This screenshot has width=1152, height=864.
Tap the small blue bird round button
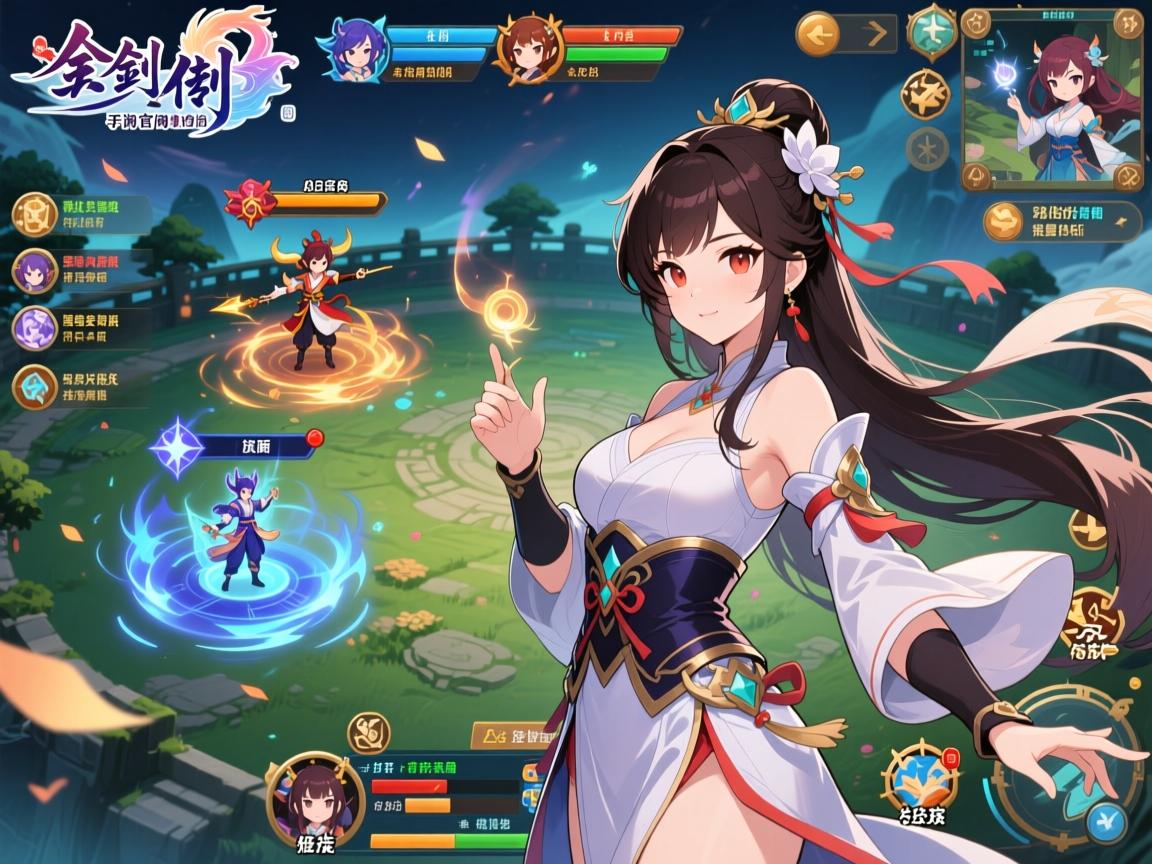click(1107, 824)
